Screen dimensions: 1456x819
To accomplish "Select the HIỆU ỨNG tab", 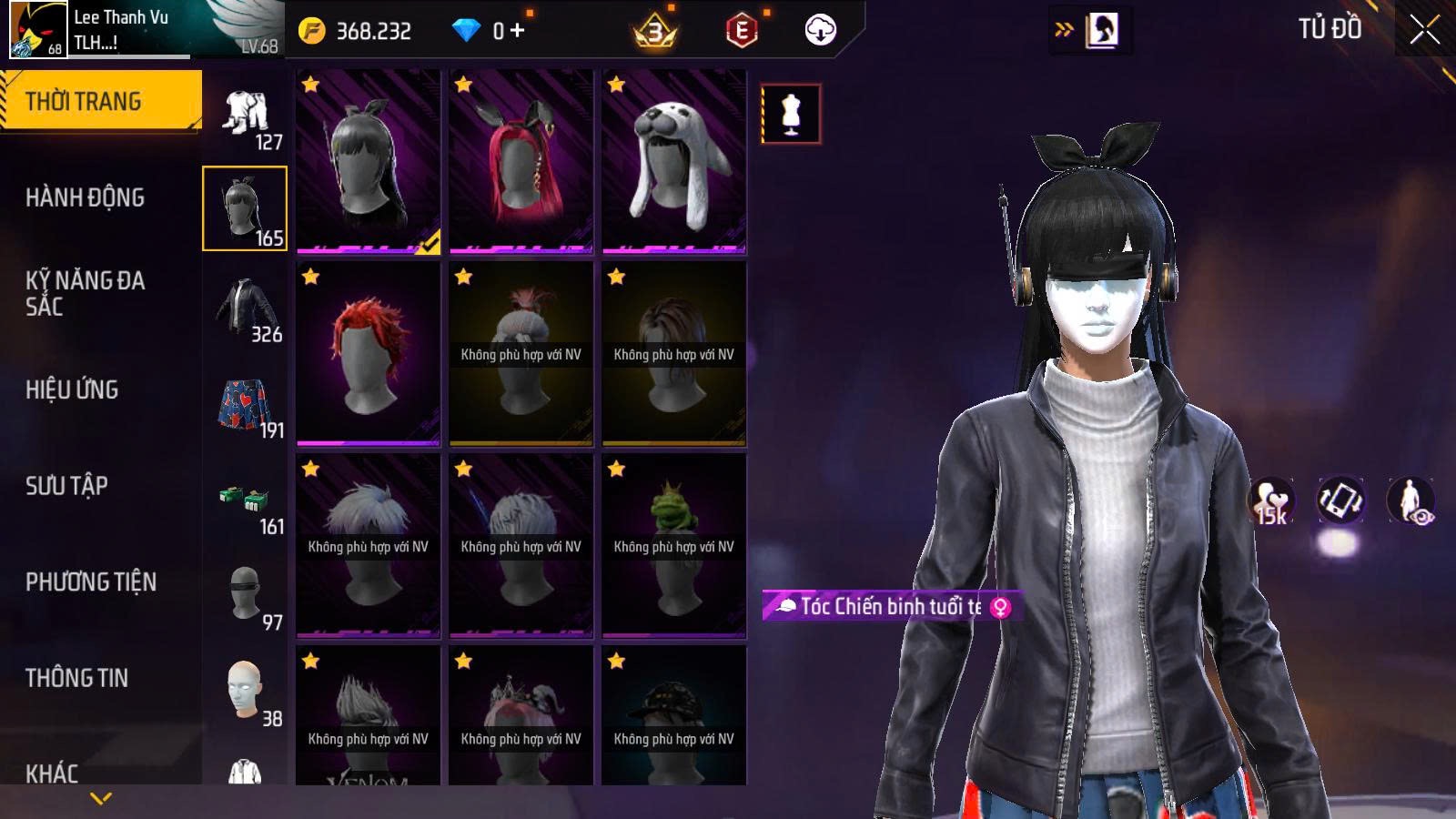I will 72,389.
